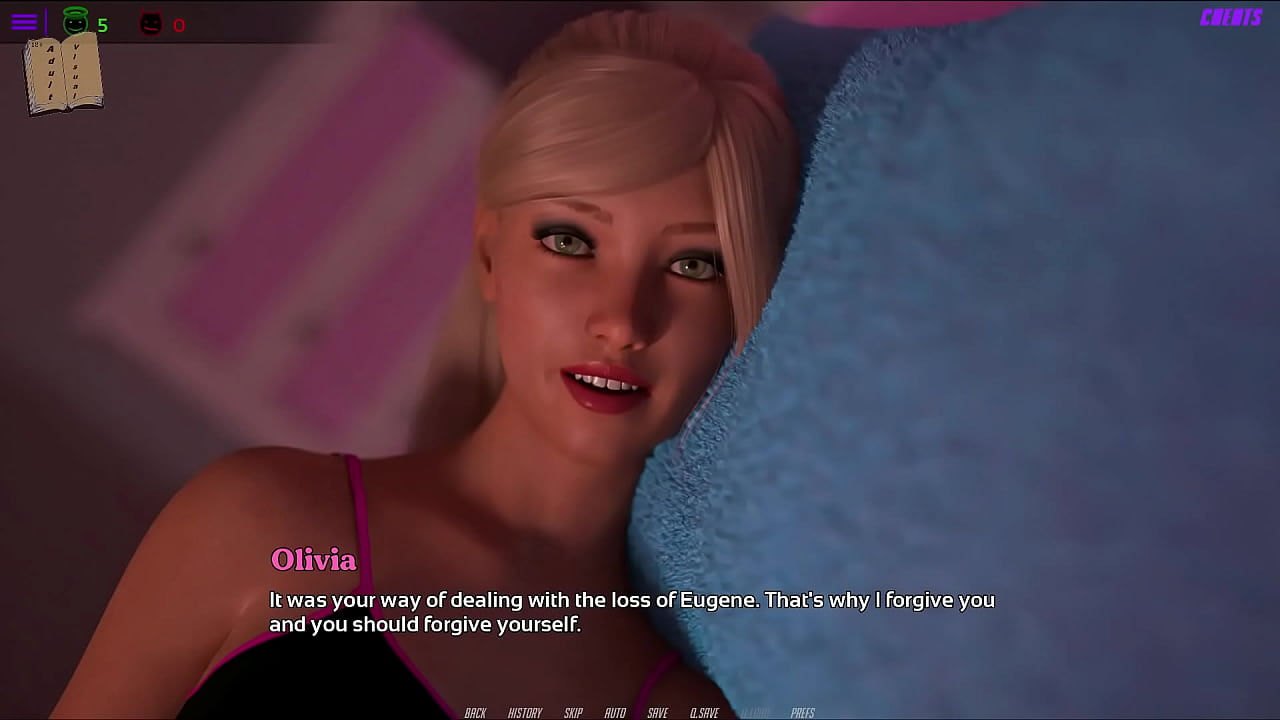
Task: Open the Cheats menu
Action: 1231,18
